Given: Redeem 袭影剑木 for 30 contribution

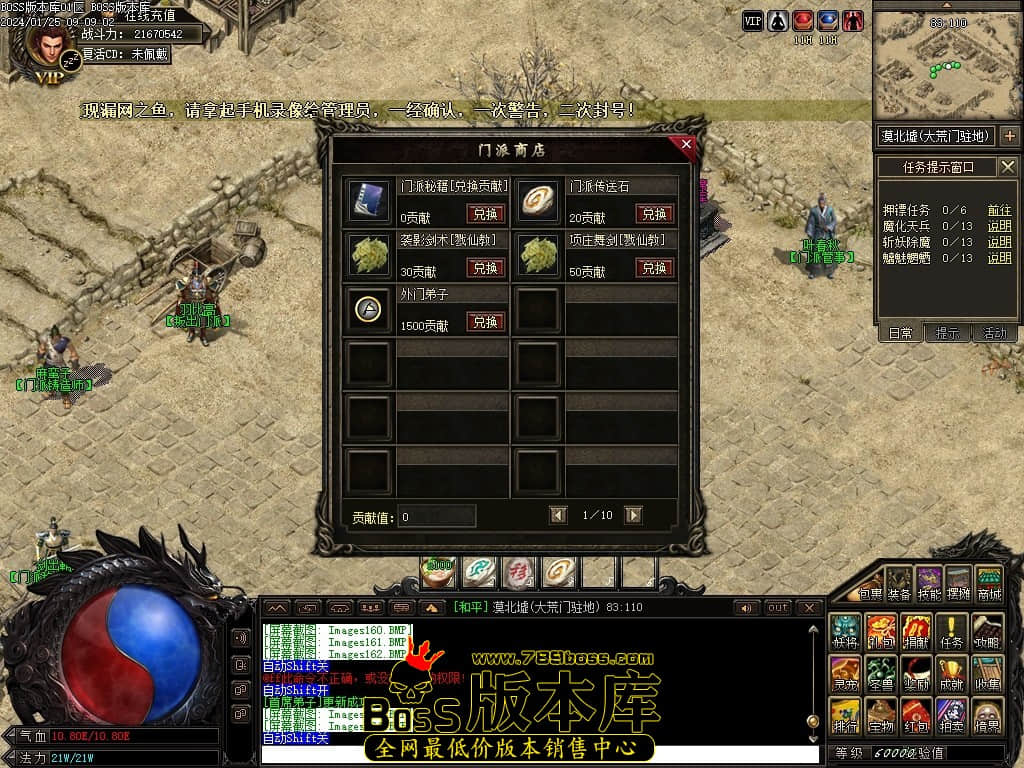Looking at the screenshot, I should (485, 268).
